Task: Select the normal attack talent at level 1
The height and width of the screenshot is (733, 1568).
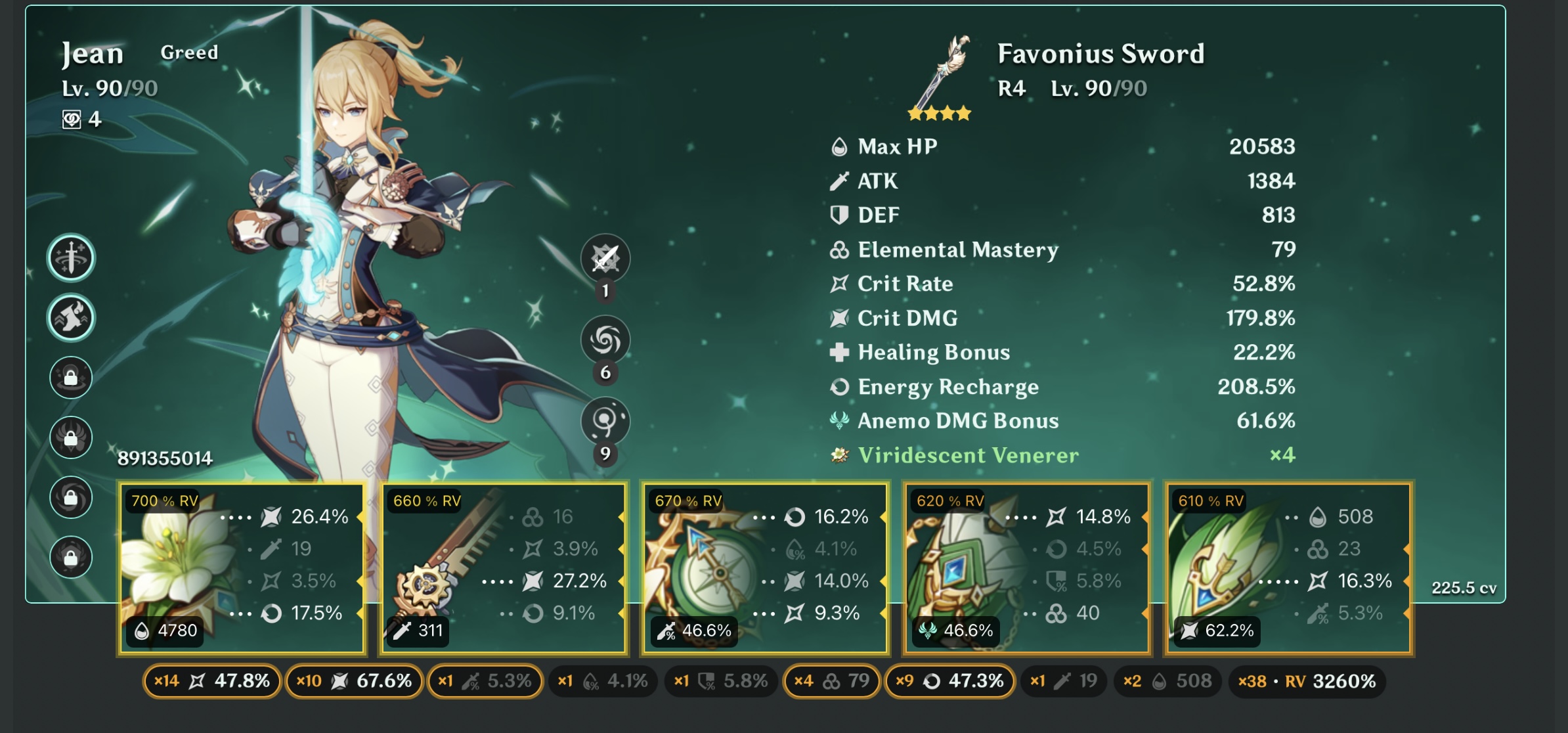Action: click(x=605, y=258)
